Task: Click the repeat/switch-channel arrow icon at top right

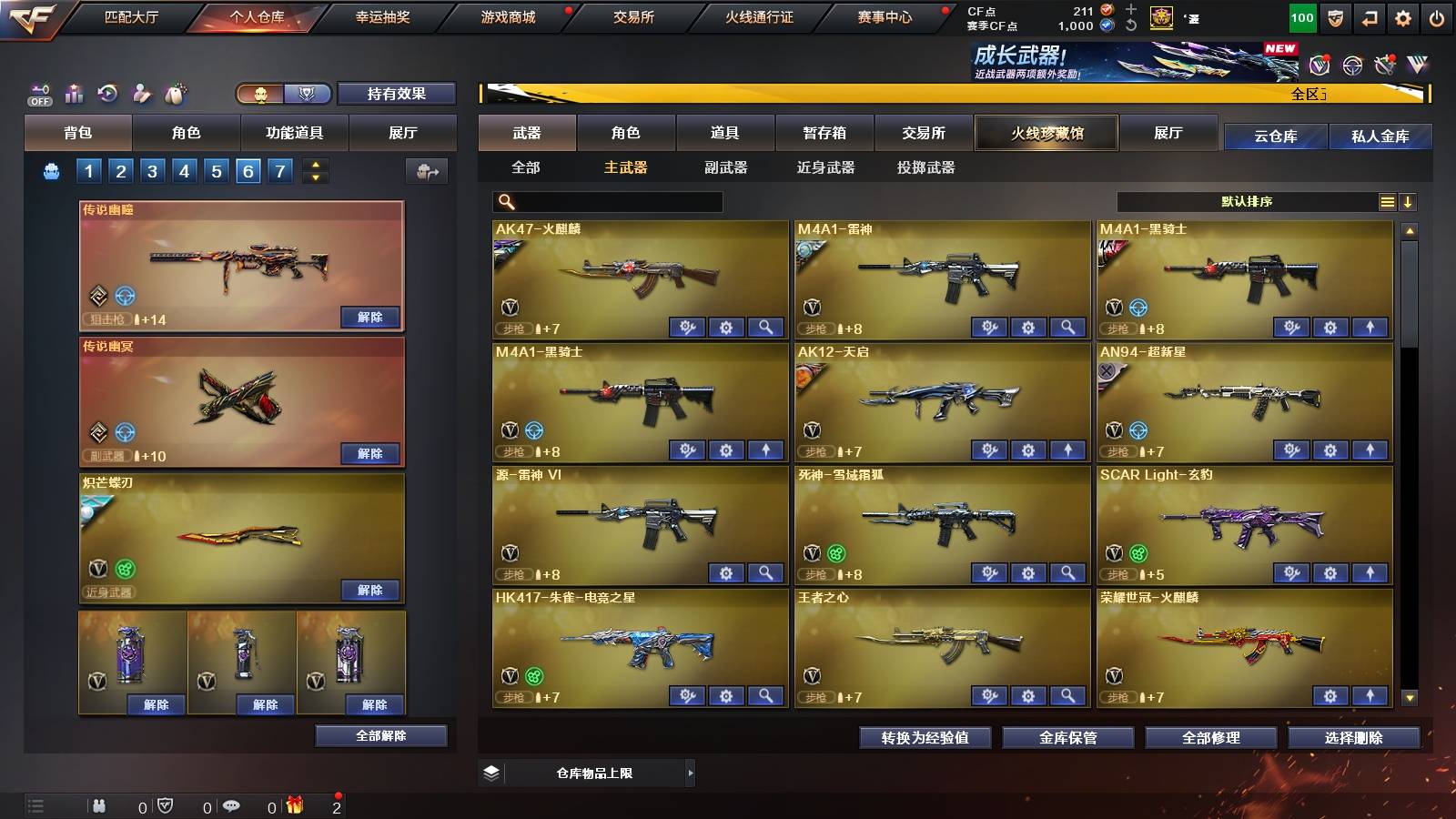Action: point(1367,17)
